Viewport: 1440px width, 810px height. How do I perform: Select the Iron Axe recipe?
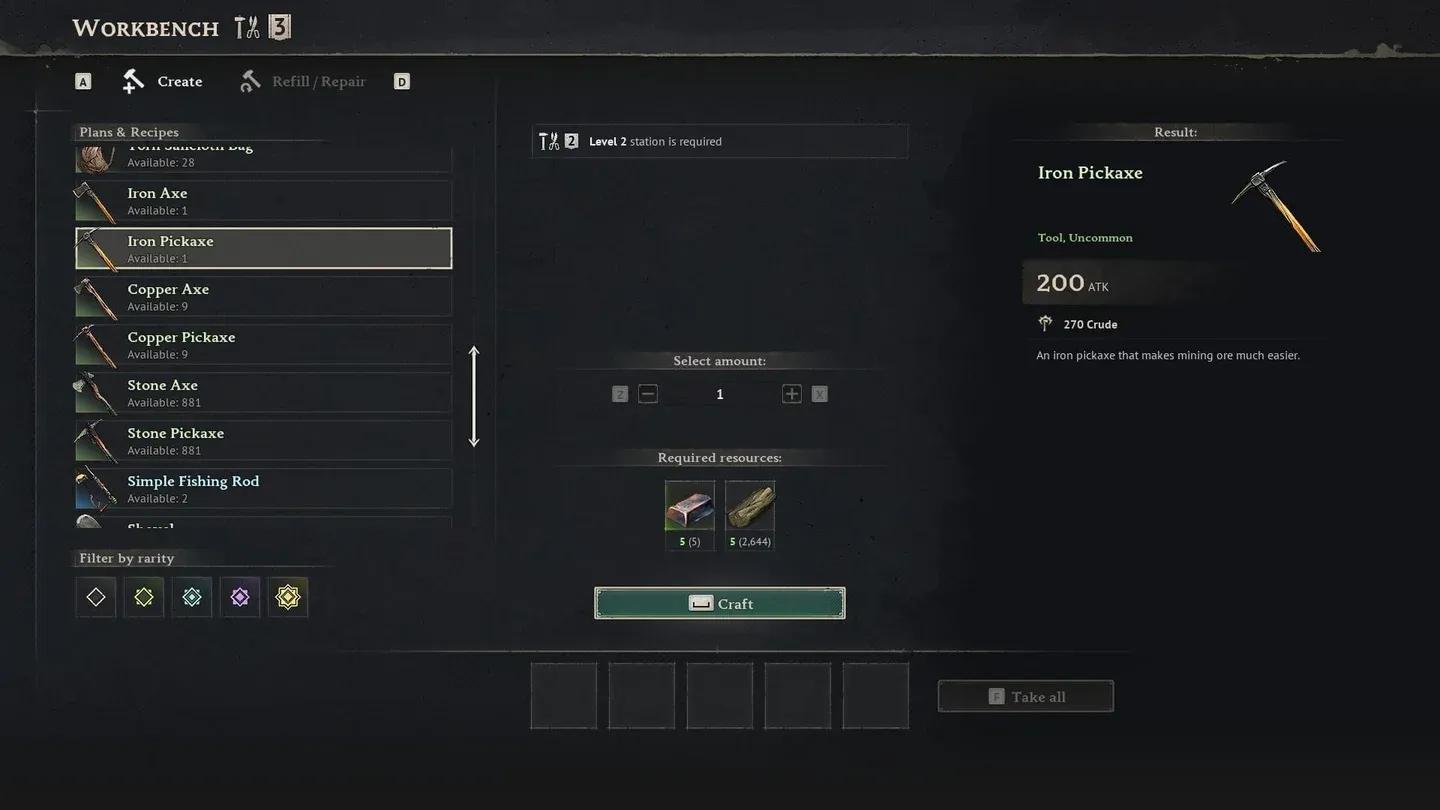[x=263, y=201]
